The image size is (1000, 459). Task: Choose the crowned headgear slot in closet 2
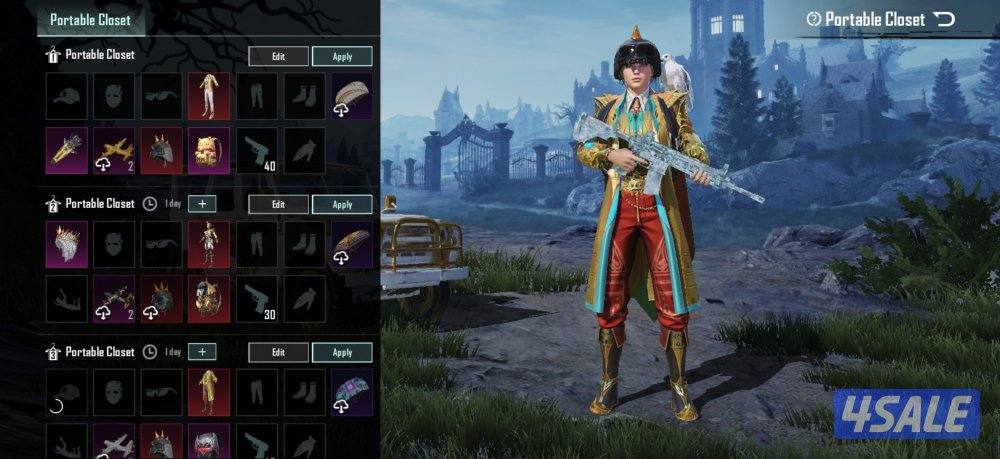(x=66, y=244)
